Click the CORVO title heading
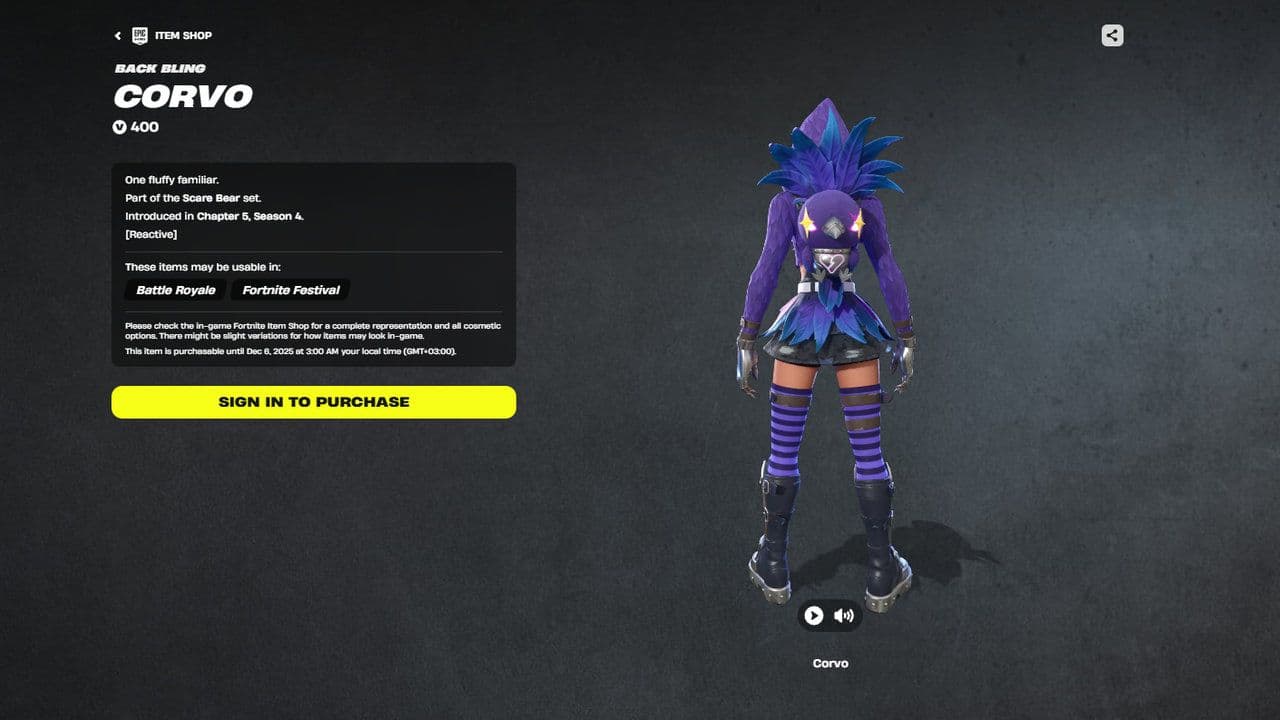Image resolution: width=1280 pixels, height=720 pixels. coord(182,97)
